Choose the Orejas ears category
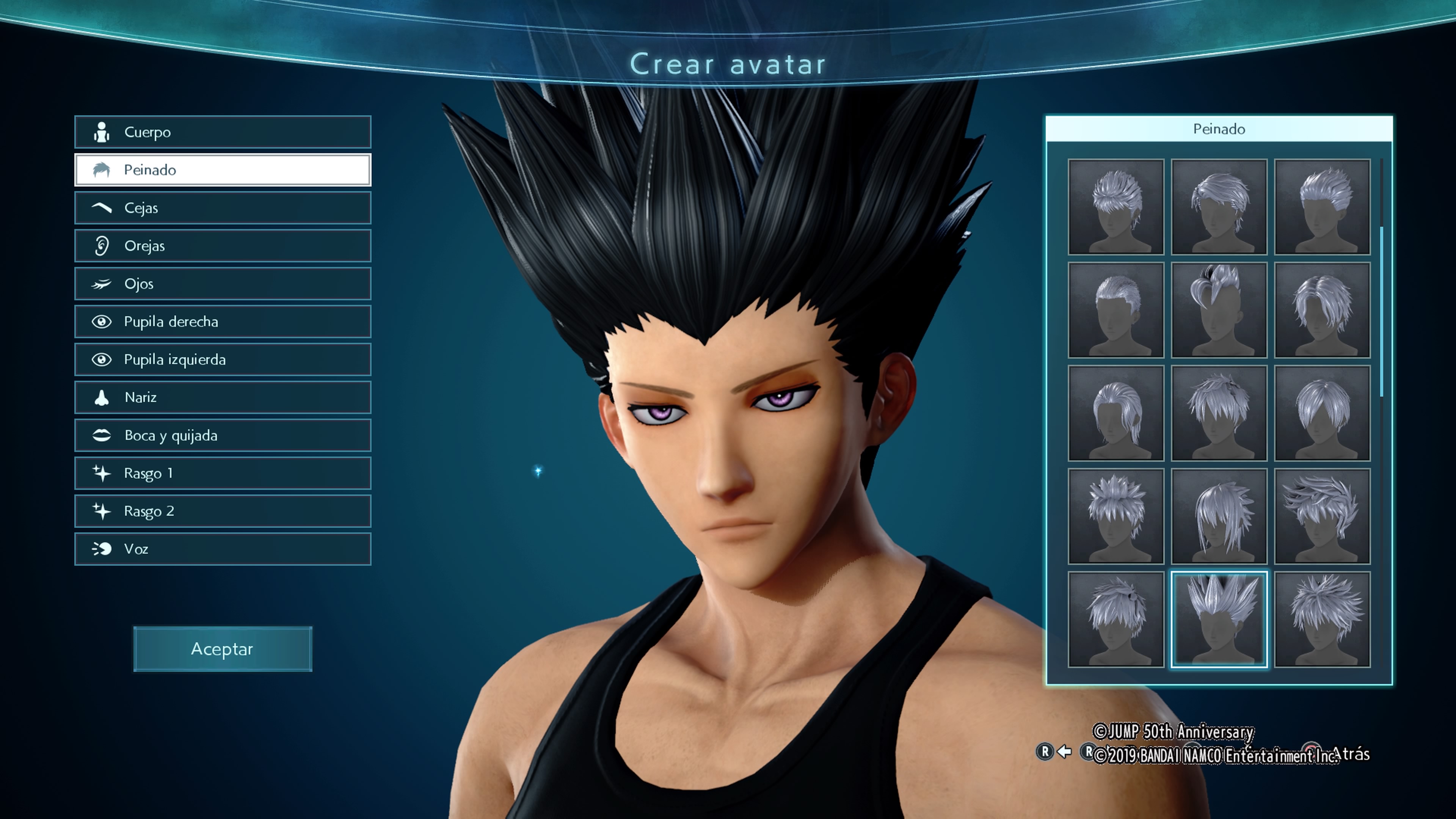The height and width of the screenshot is (819, 1456). 223,246
